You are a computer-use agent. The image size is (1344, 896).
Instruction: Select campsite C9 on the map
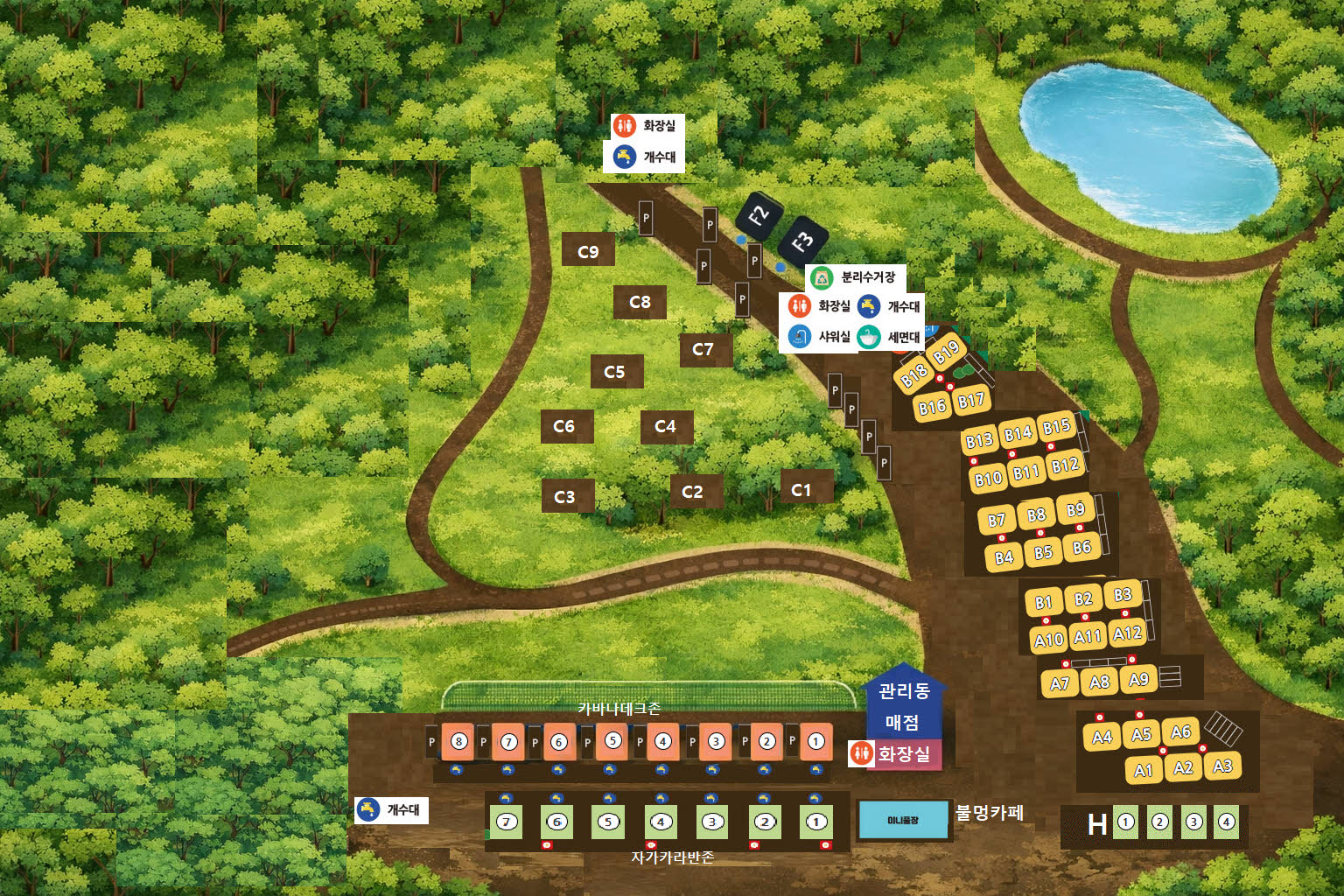[588, 251]
